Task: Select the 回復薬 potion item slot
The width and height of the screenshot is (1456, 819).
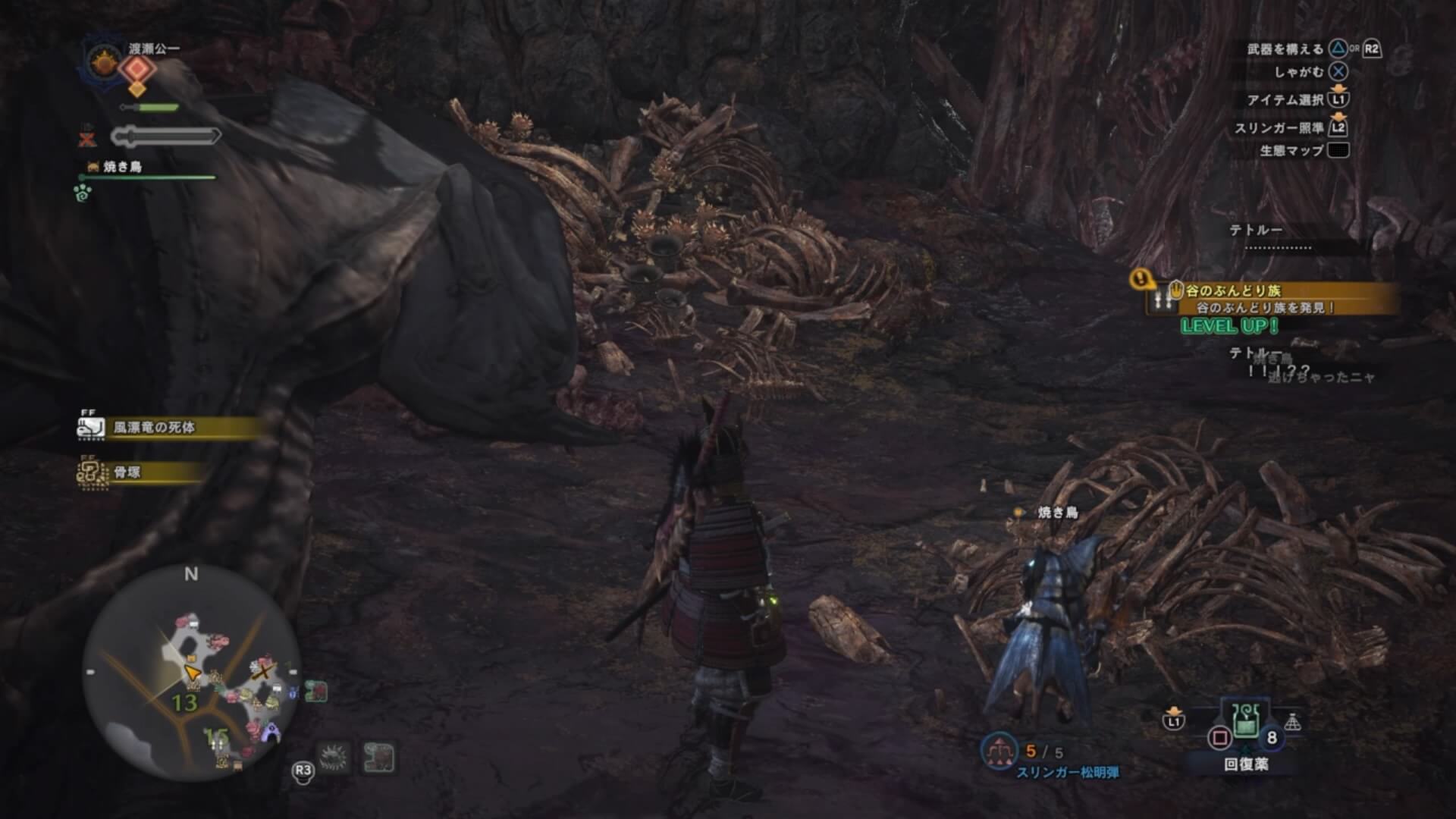Action: click(x=1246, y=721)
